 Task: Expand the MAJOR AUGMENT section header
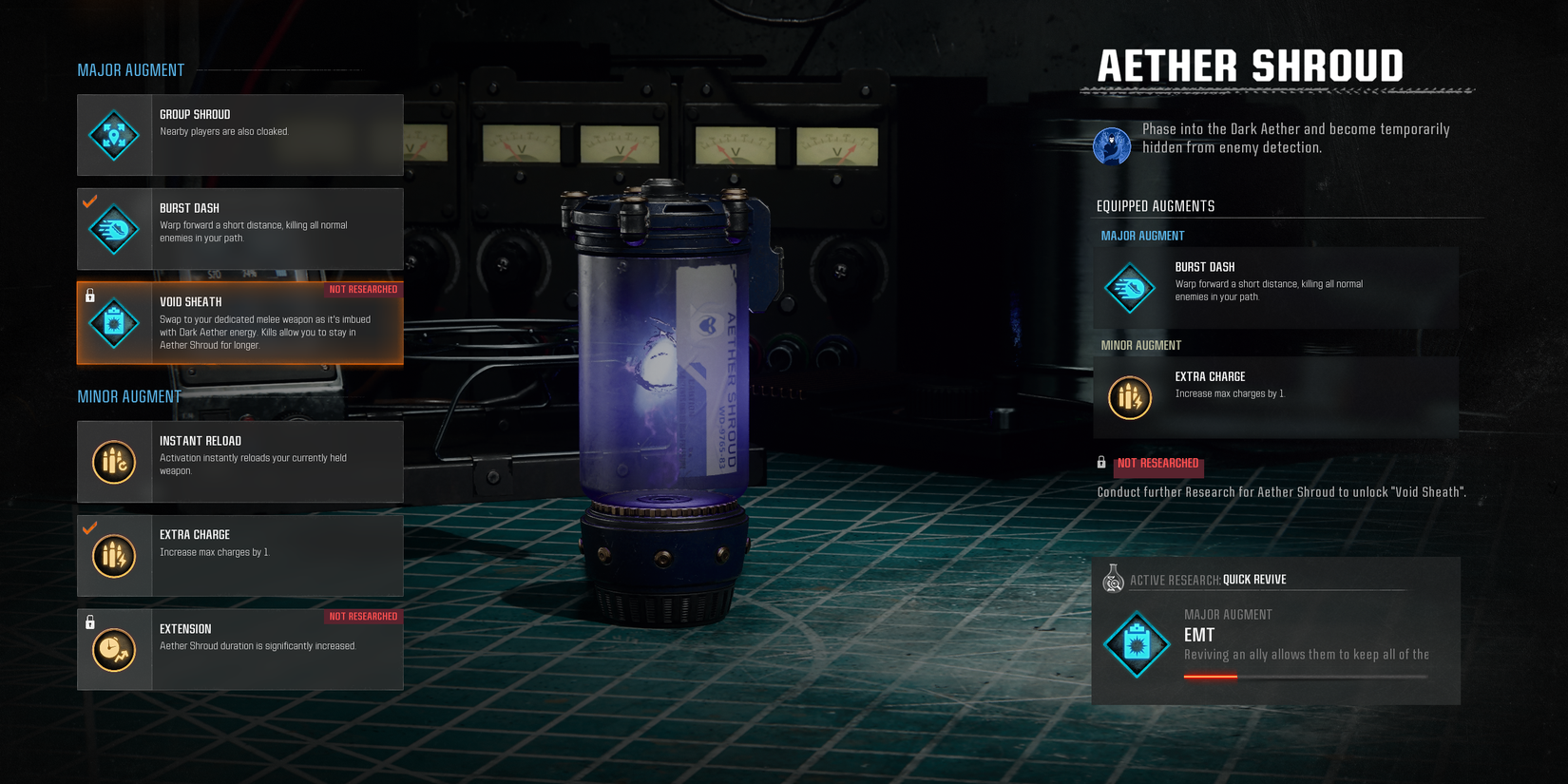(131, 69)
